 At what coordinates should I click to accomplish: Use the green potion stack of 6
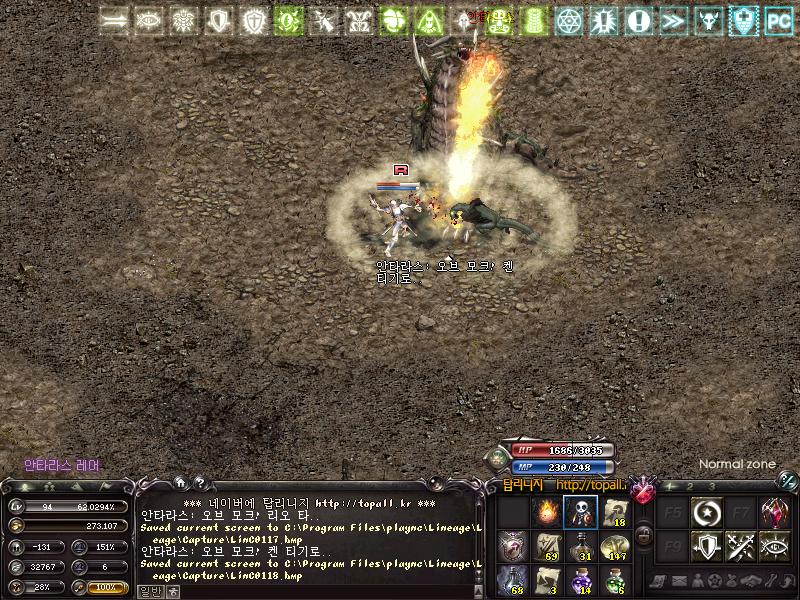point(614,580)
